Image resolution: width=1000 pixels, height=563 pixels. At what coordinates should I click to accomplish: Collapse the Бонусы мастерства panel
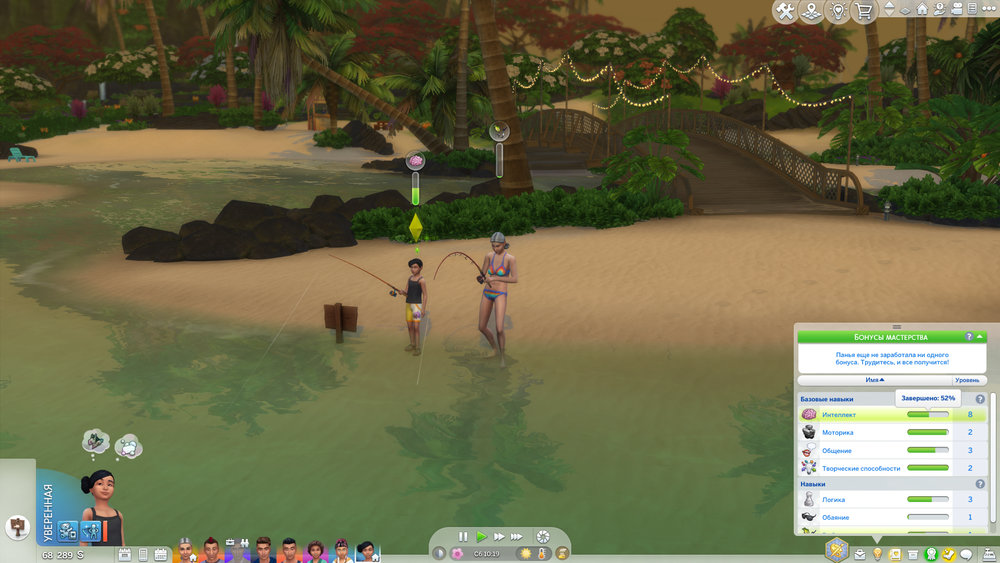tap(981, 337)
